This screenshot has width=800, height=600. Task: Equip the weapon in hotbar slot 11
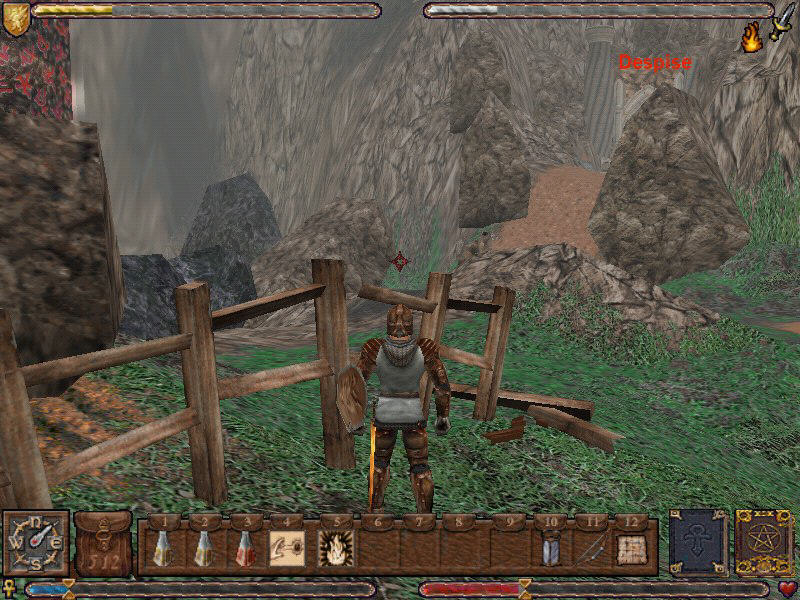591,548
